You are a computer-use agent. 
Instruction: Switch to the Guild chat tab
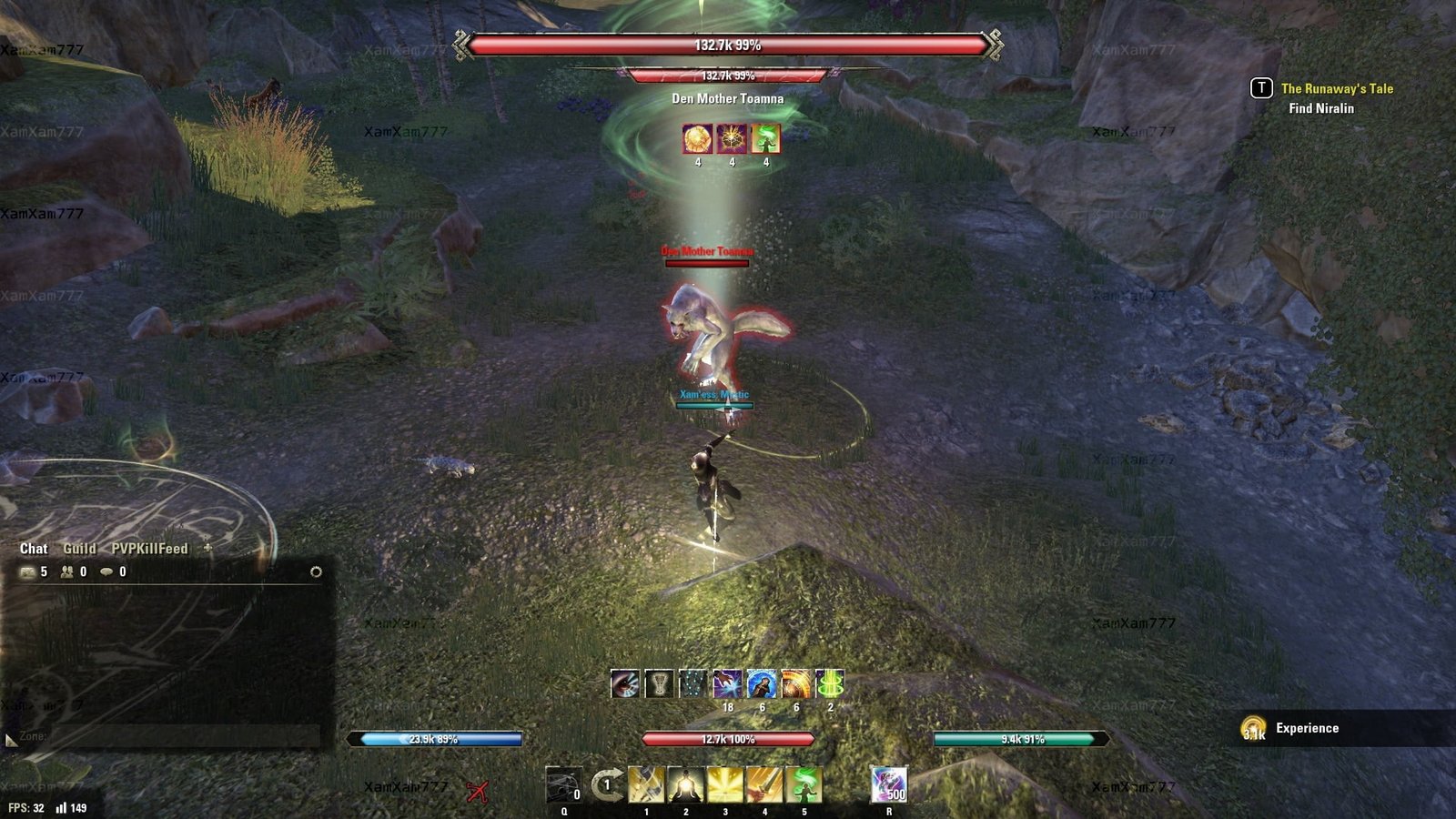point(79,549)
